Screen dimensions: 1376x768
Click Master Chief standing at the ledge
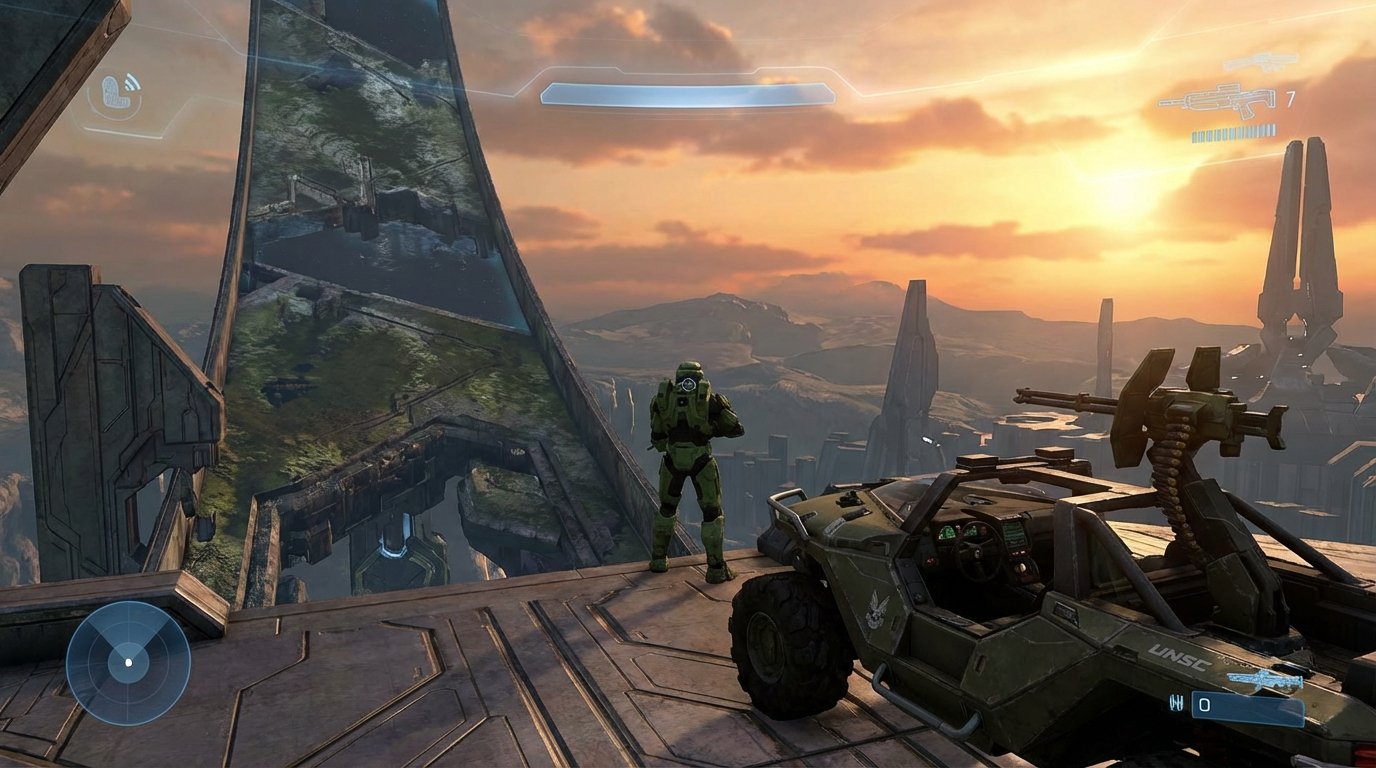pos(690,470)
